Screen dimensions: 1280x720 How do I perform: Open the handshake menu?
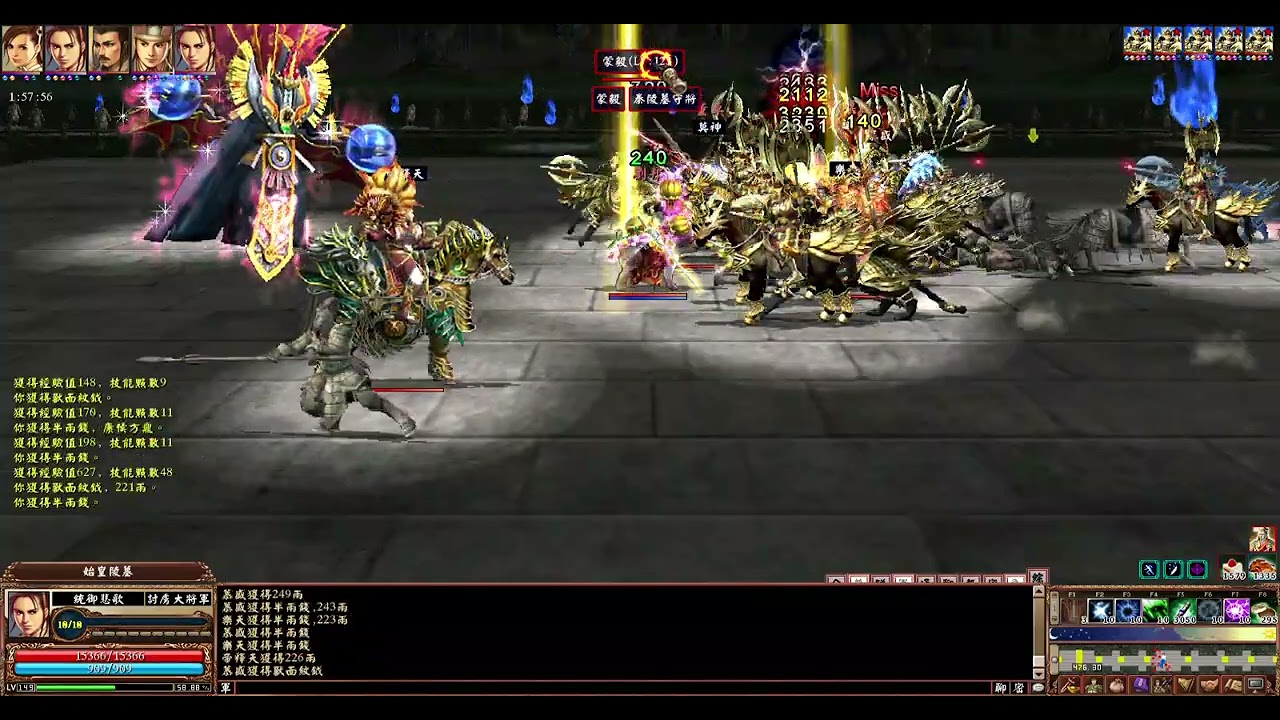click(1209, 686)
